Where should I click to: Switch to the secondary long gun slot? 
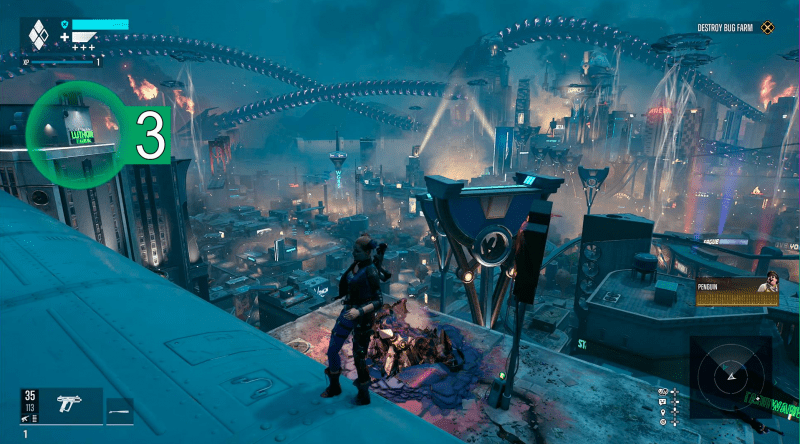coord(120,405)
